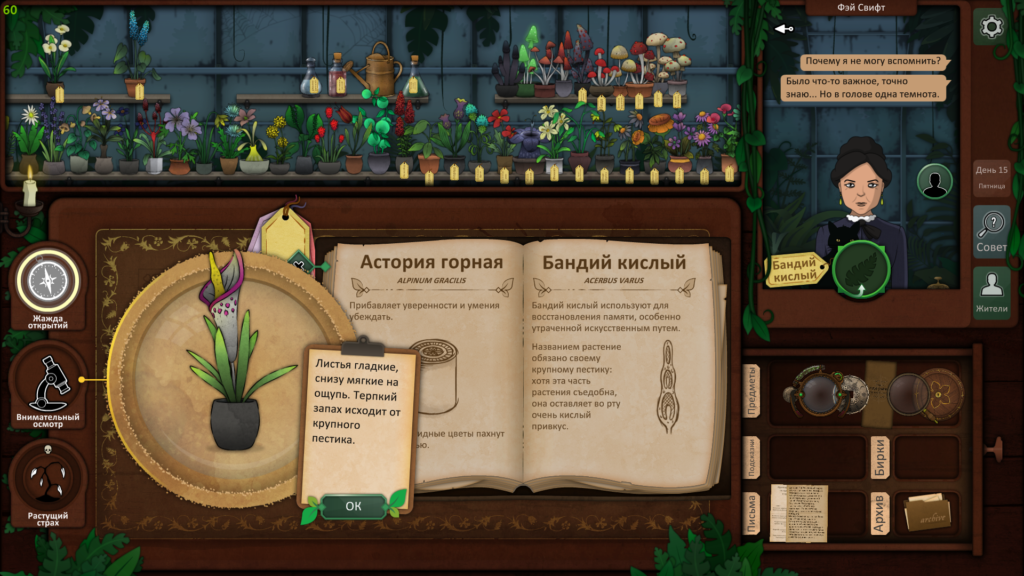
Task: Open the Жители residents list
Action: pyautogui.click(x=991, y=292)
